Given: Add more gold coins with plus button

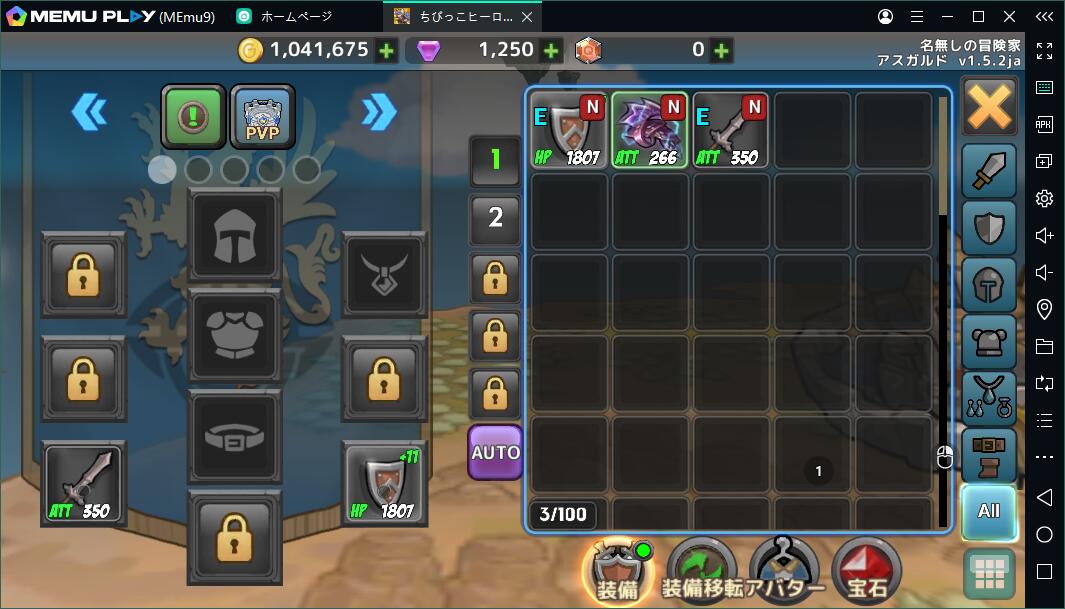Looking at the screenshot, I should (387, 51).
